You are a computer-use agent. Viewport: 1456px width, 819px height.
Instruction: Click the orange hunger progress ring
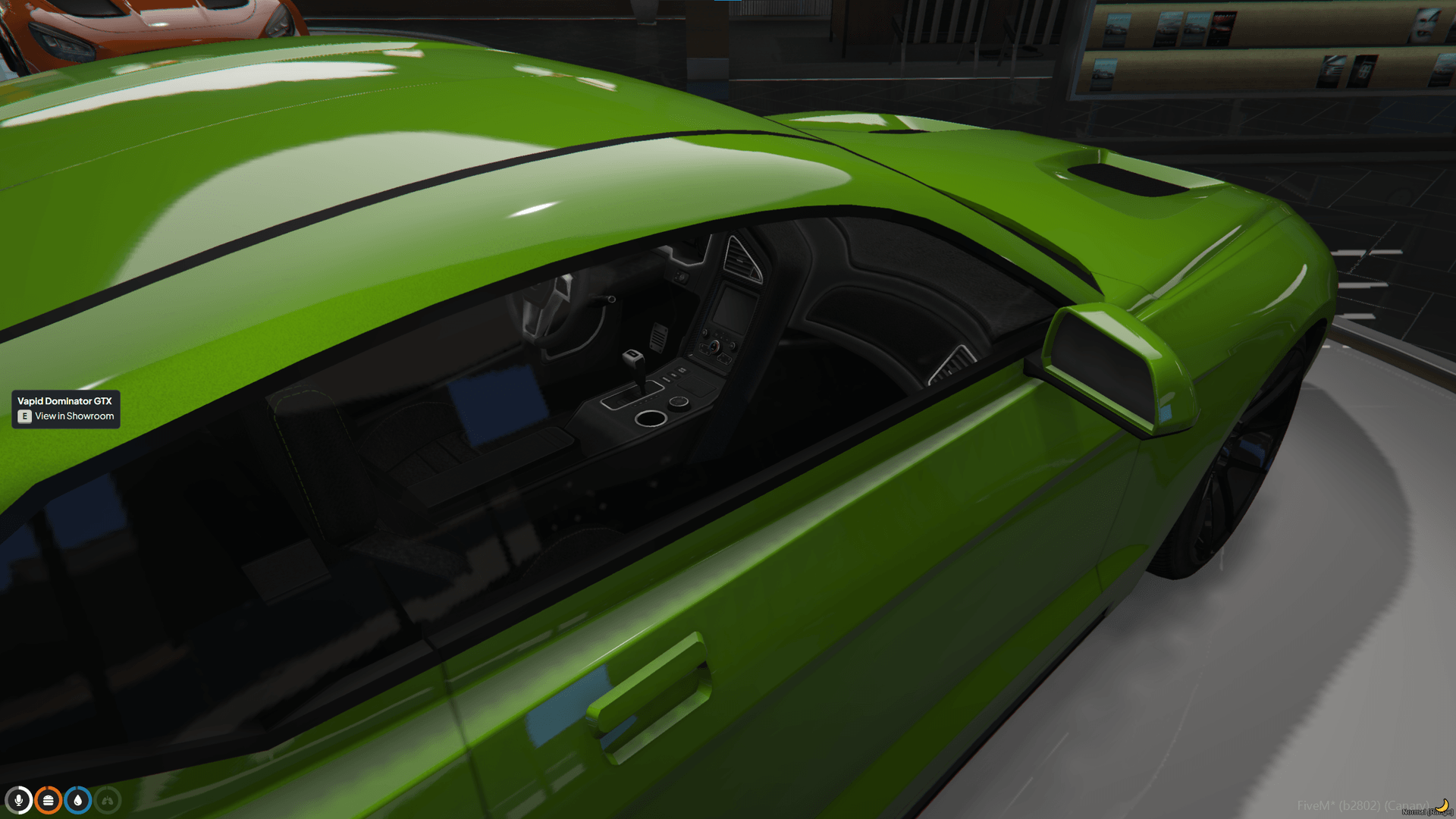pyautogui.click(x=48, y=800)
